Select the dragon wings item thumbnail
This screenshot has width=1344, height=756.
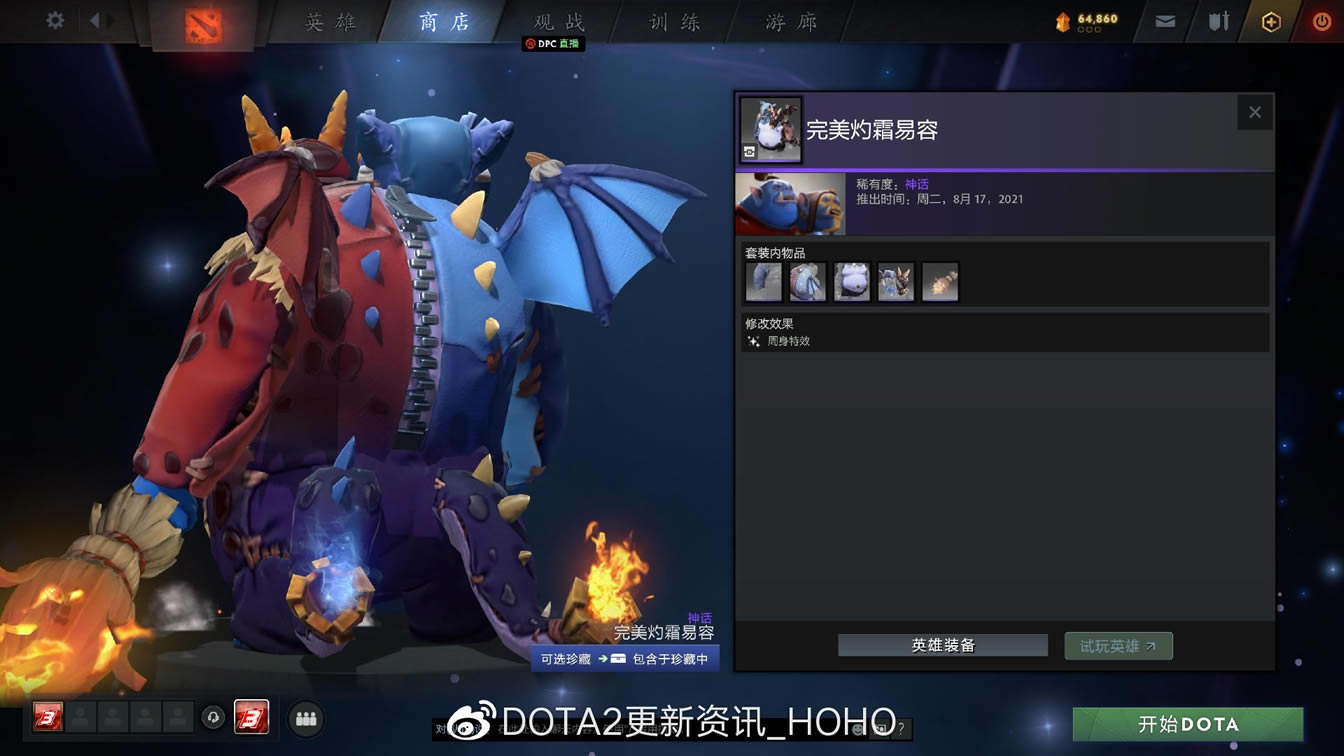[808, 282]
